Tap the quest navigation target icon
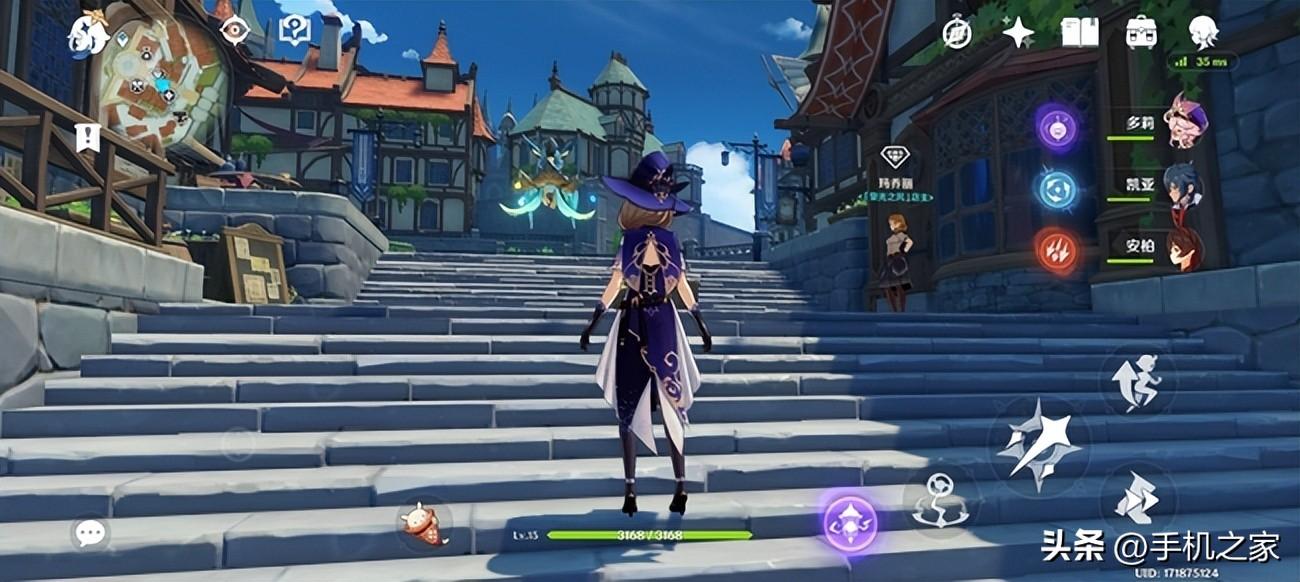Viewport: 1300px width, 582px height. tap(235, 31)
